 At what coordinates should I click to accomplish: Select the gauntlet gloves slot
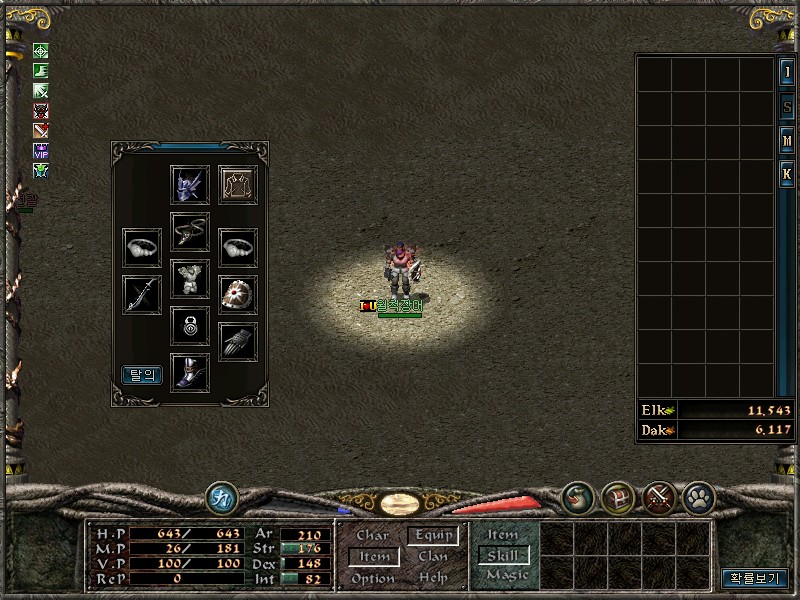(239, 342)
